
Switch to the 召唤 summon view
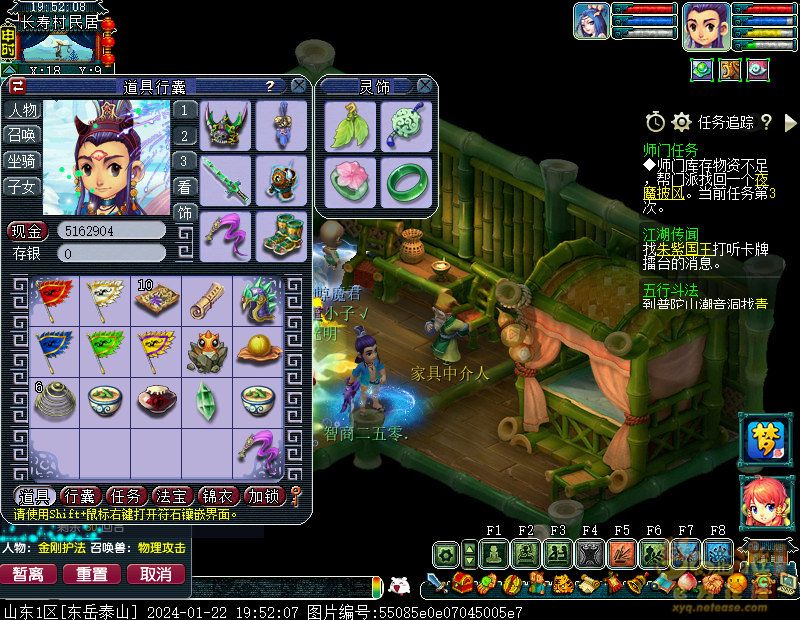pos(22,135)
